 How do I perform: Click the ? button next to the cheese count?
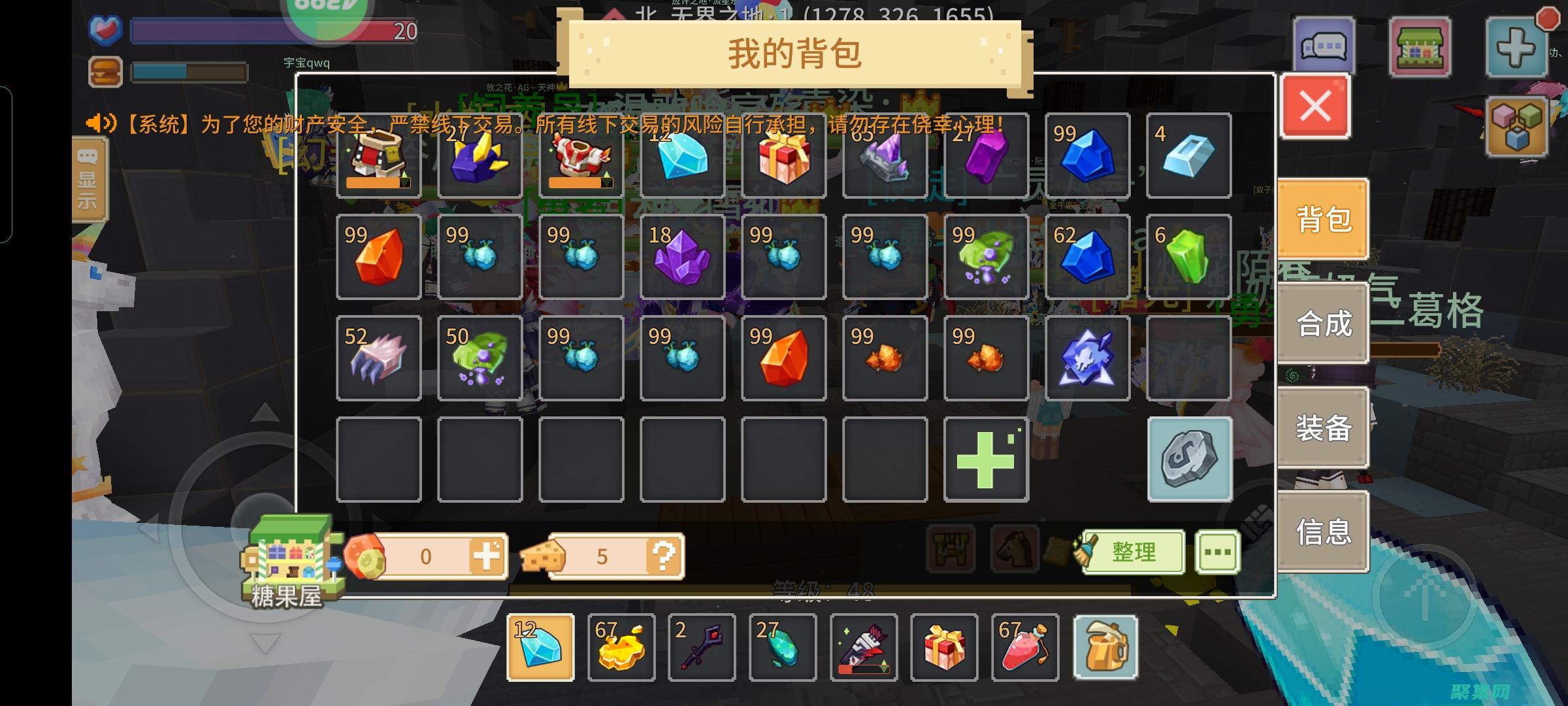[665, 556]
